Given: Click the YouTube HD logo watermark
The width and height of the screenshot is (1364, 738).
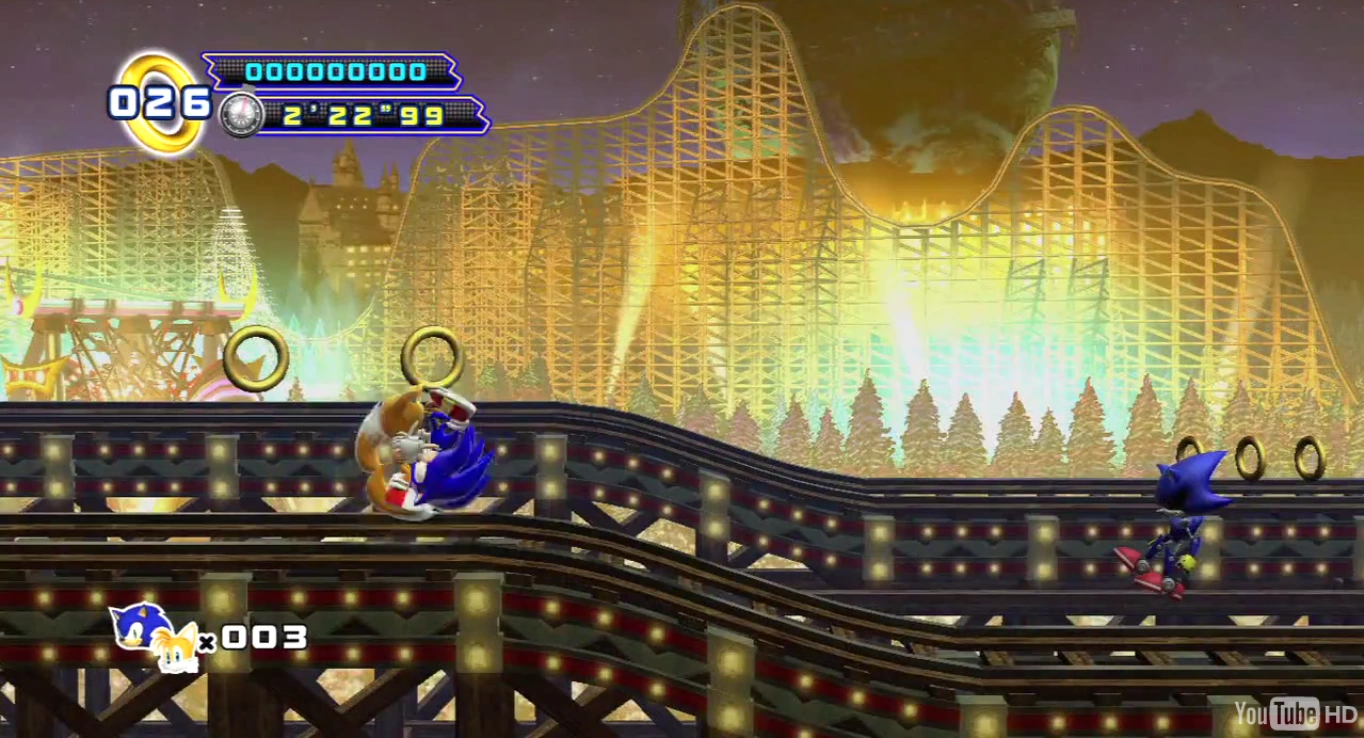Looking at the screenshot, I should click(x=1294, y=713).
